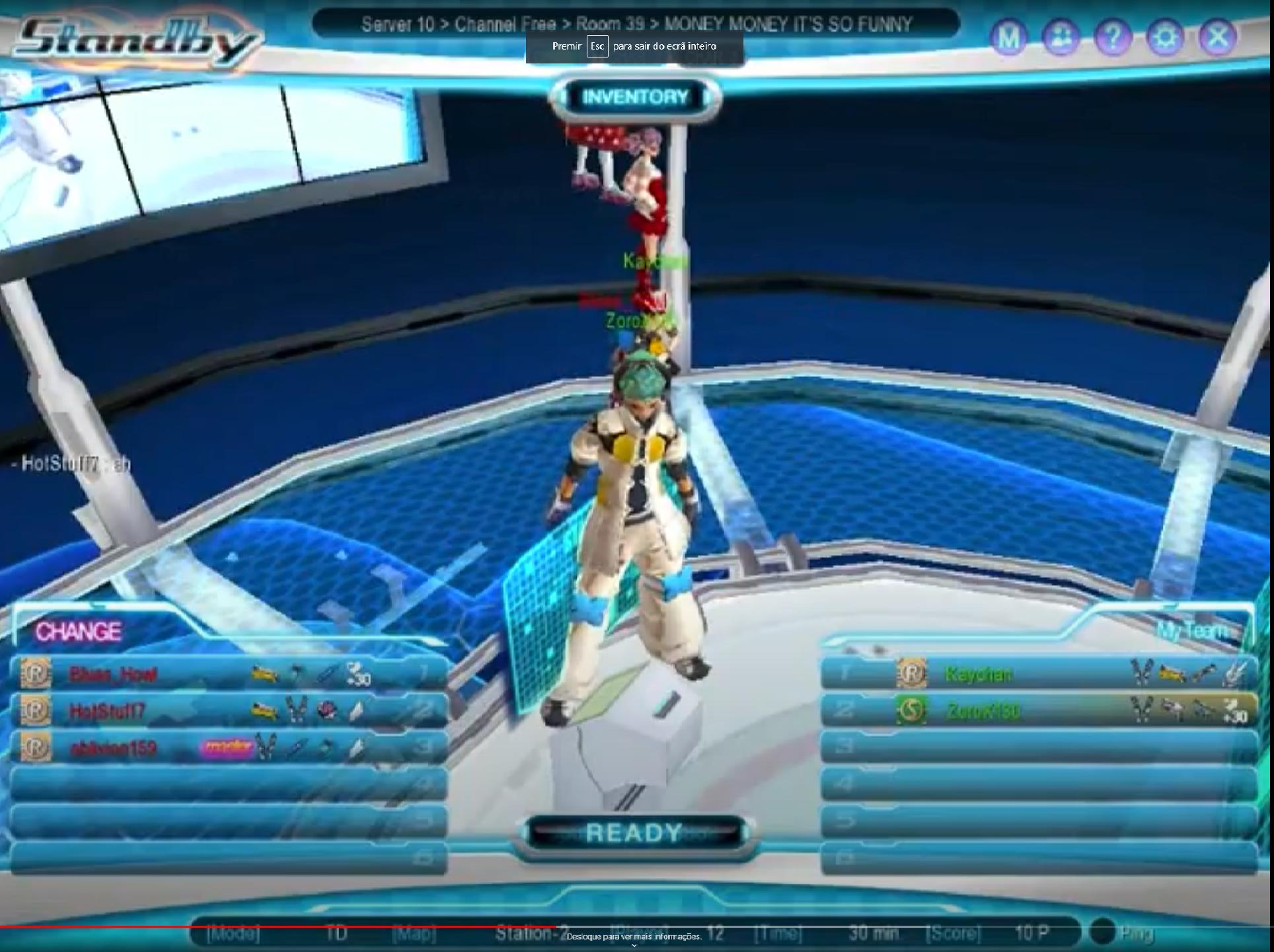The image size is (1274, 952).
Task: Open the M menu button
Action: [1008, 37]
